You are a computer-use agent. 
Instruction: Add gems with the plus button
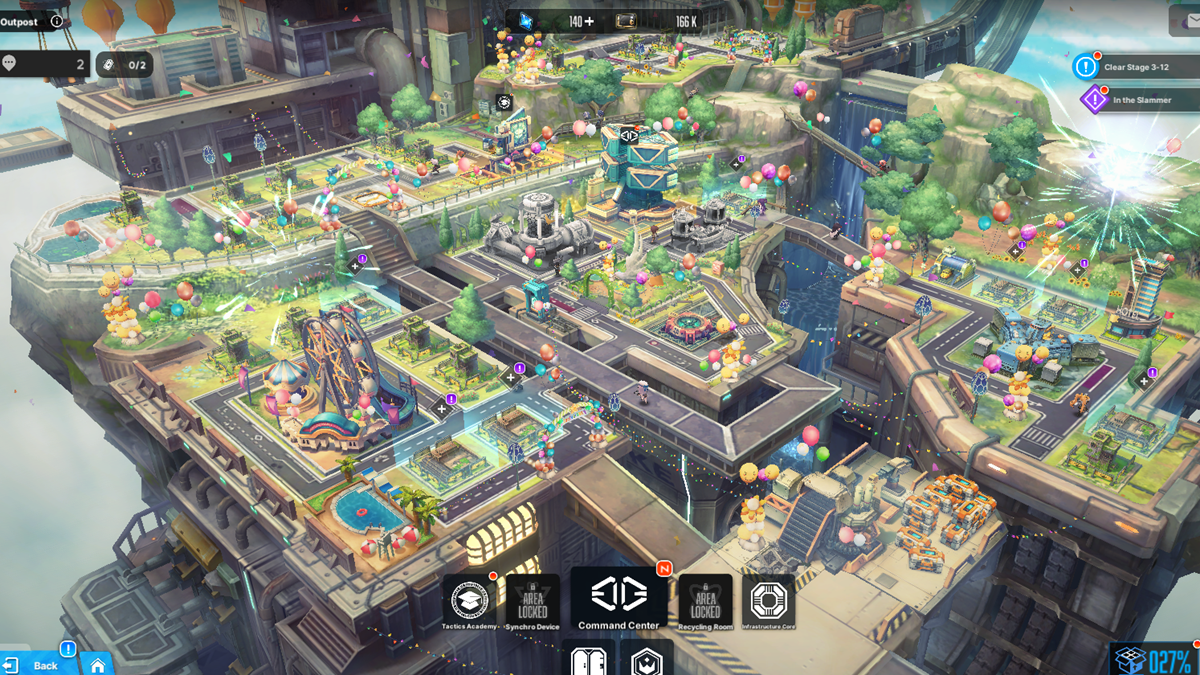pos(588,21)
